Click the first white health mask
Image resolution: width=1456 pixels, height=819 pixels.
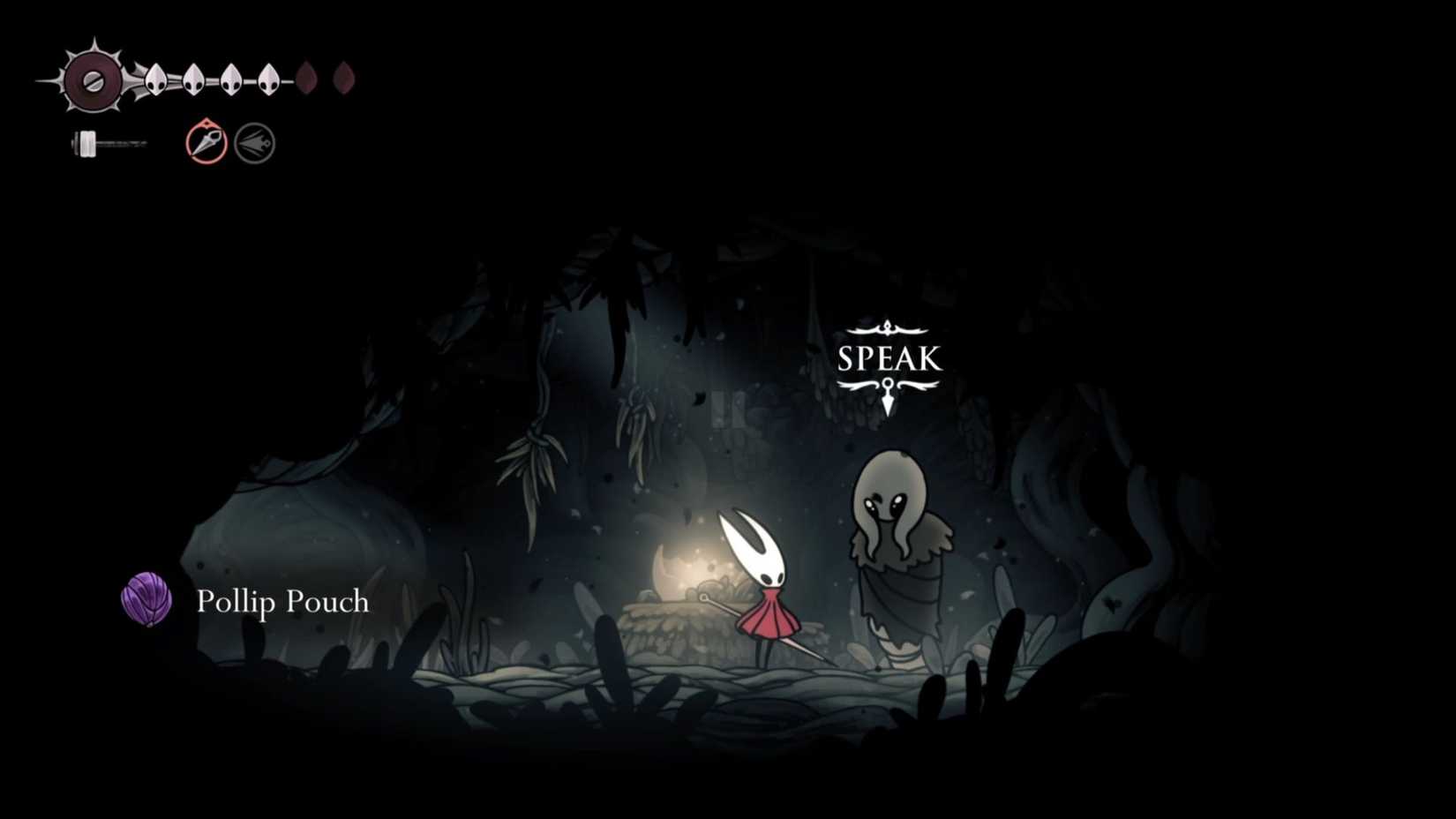[x=154, y=79]
